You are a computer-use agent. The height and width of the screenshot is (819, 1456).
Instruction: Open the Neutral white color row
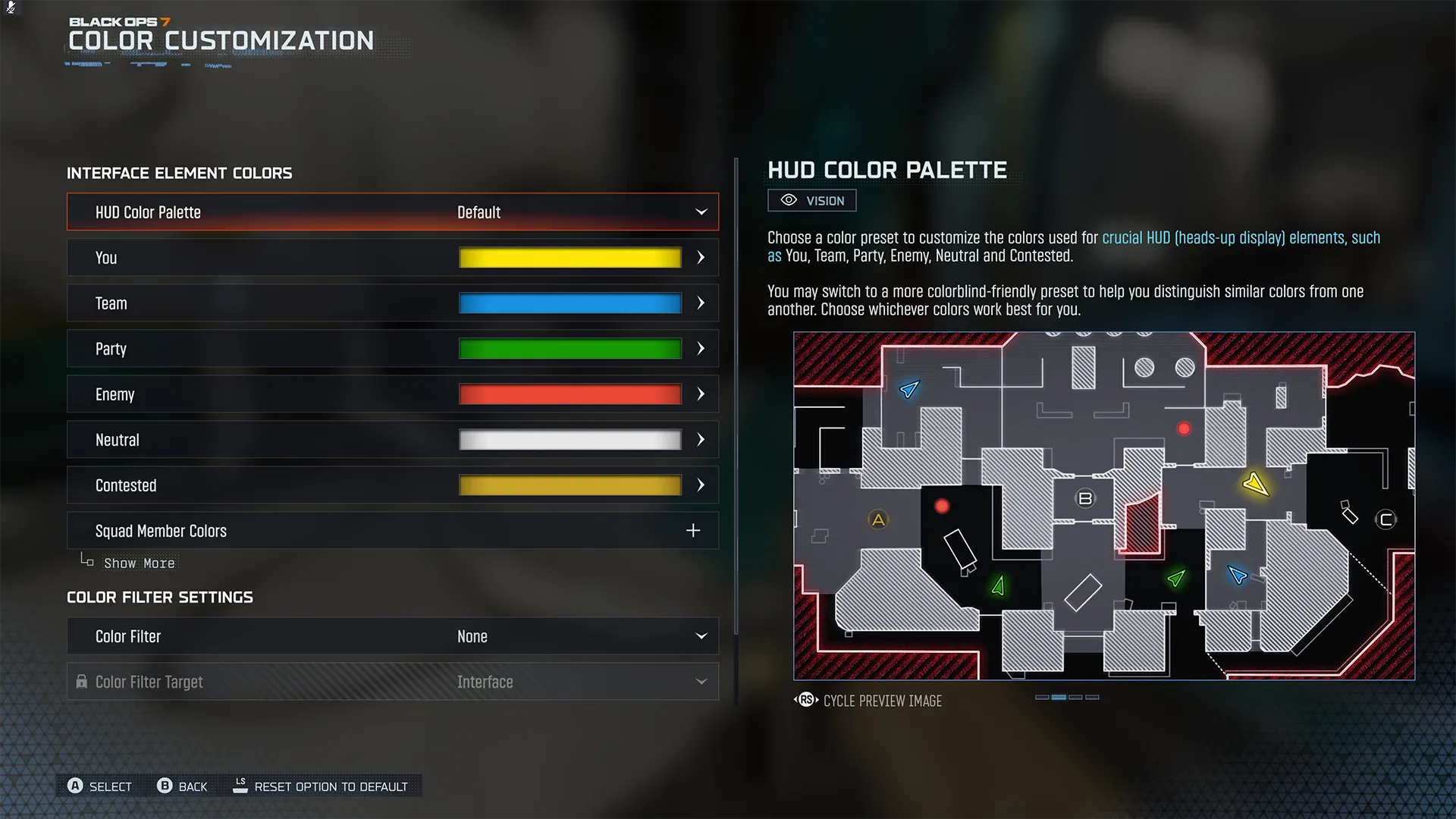coord(392,440)
